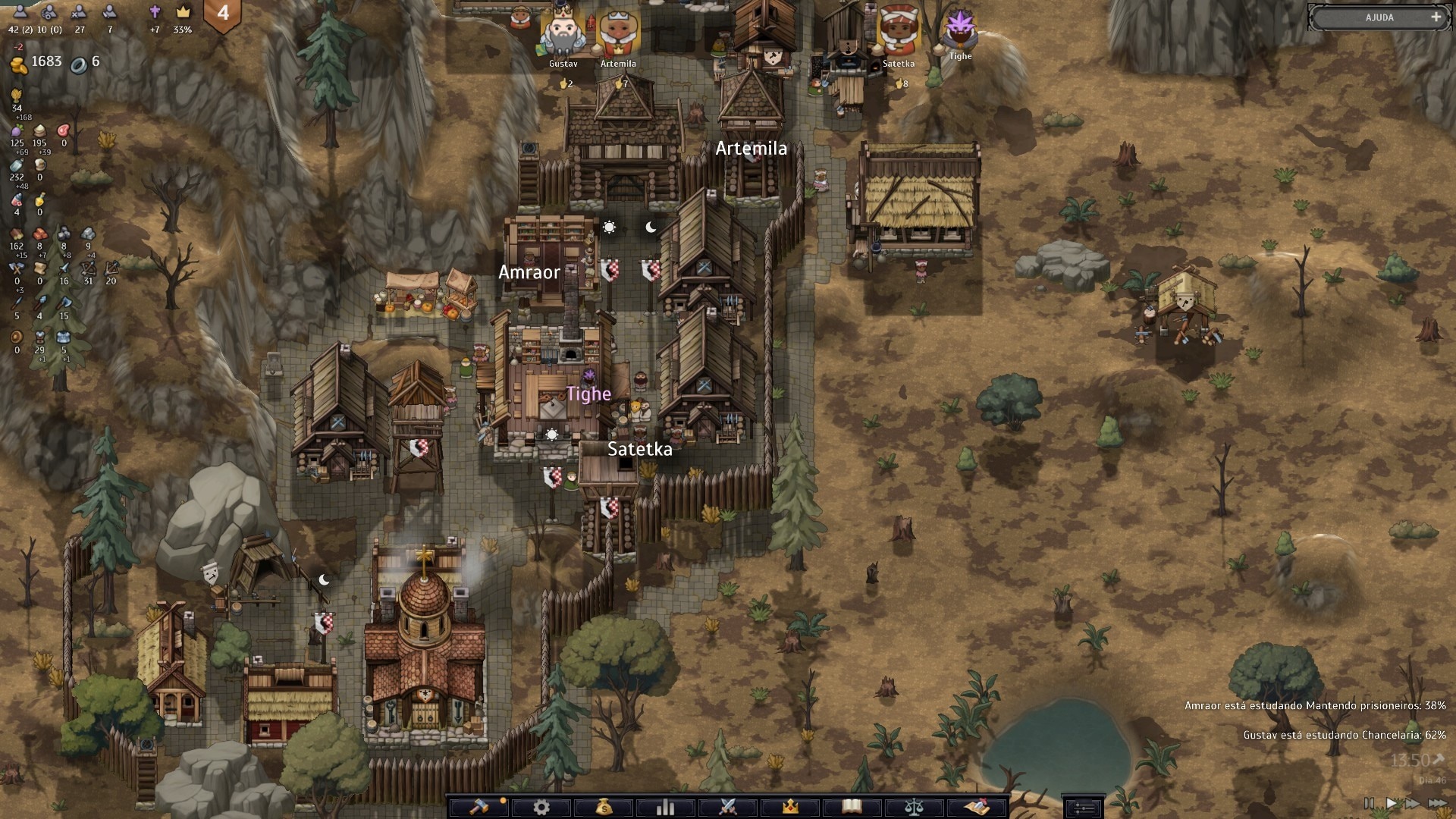Open the crossed swords military menu

pyautogui.click(x=728, y=807)
